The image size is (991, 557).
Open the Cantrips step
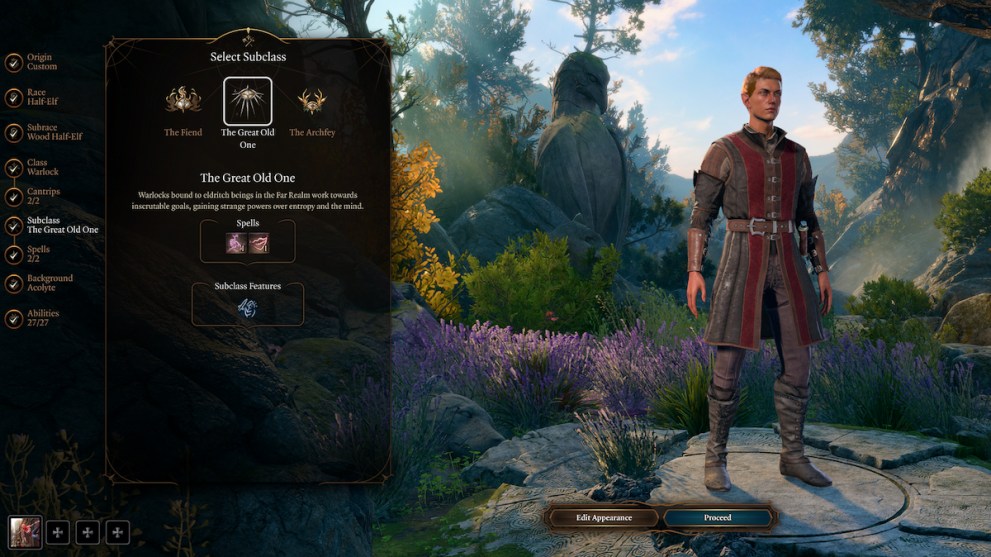click(40, 196)
